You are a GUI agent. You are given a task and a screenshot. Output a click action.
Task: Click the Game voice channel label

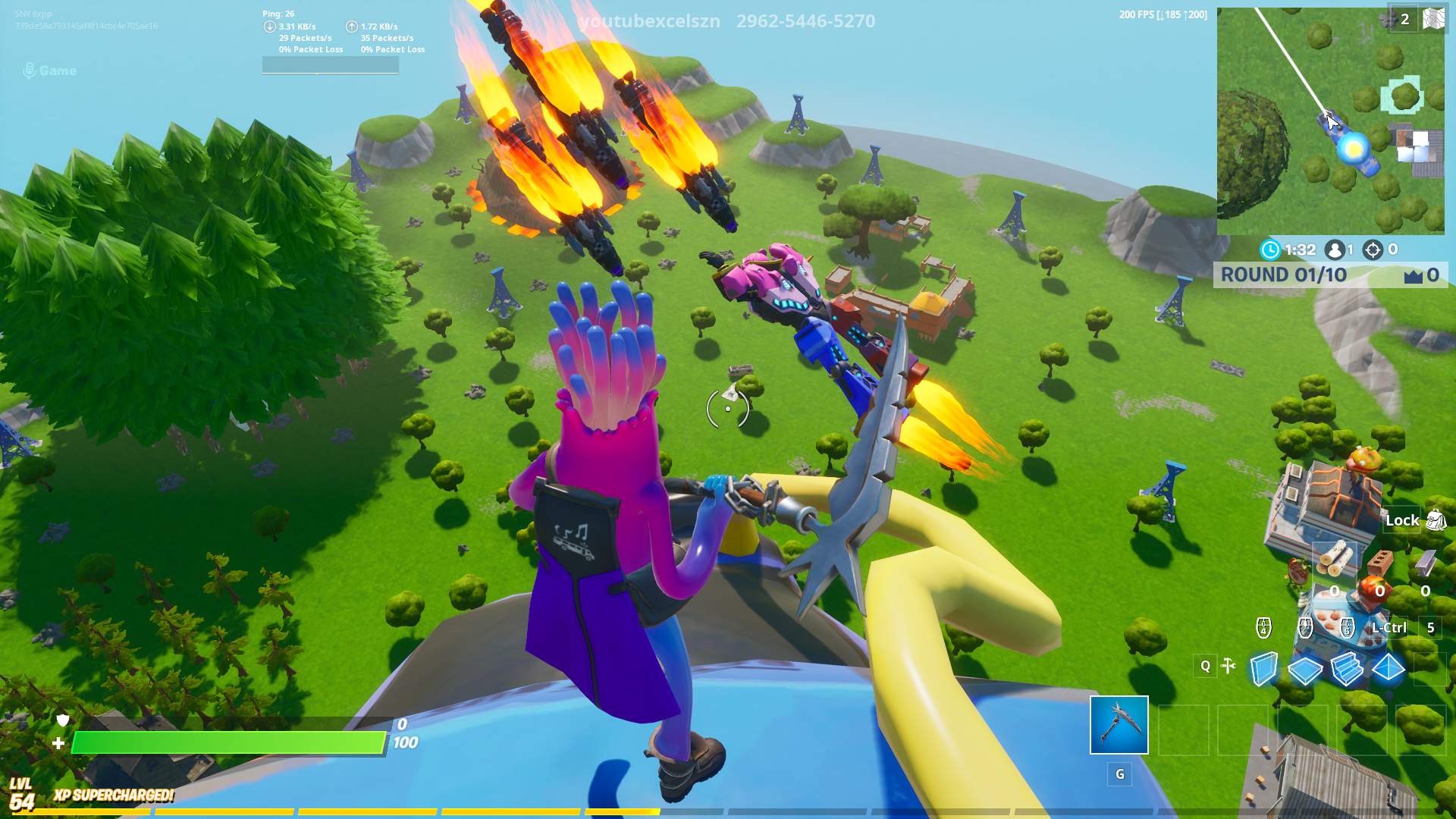click(57, 70)
